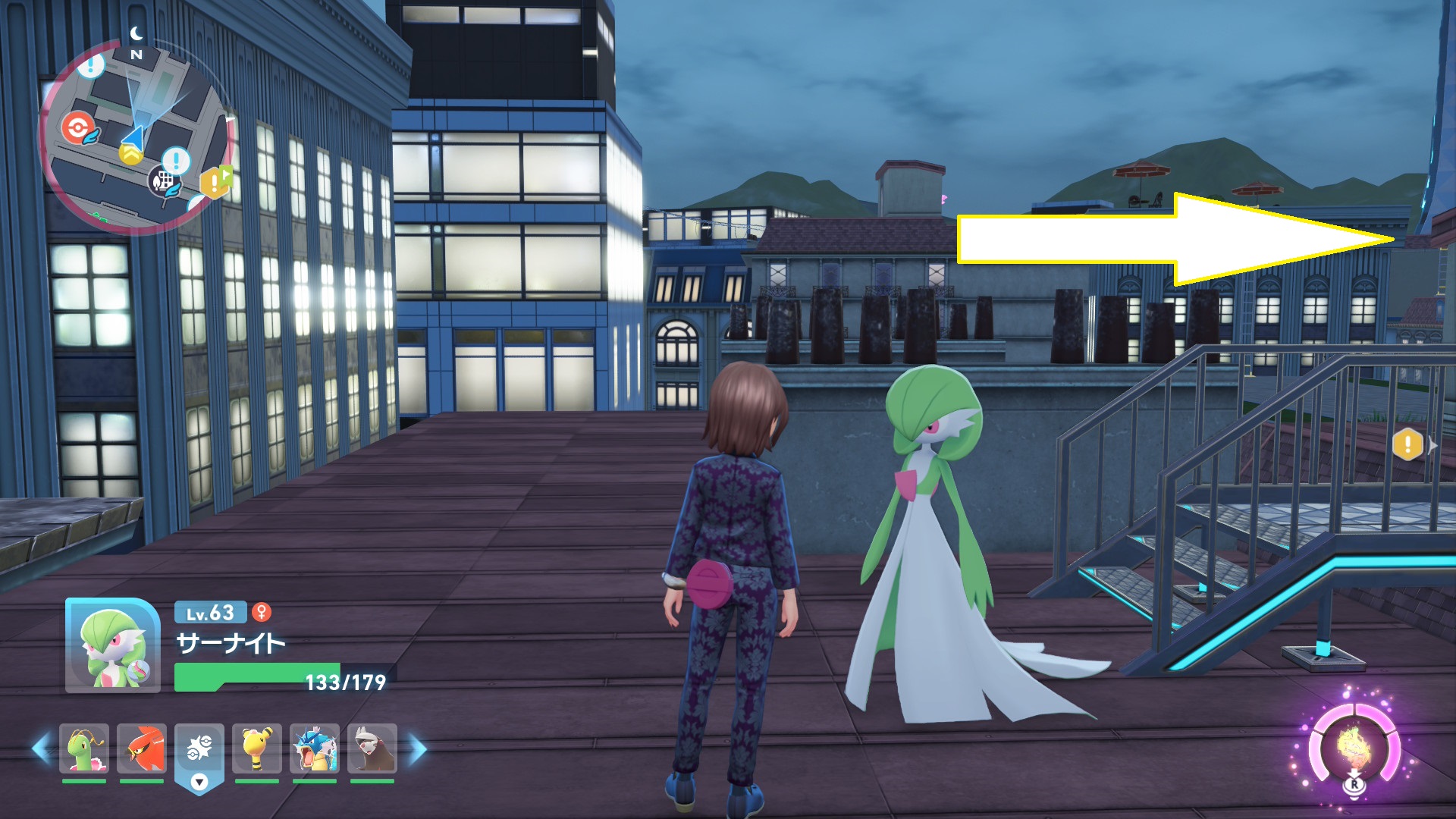Open the minimap via the player arrow
The width and height of the screenshot is (1456, 819).
pyautogui.click(x=133, y=137)
